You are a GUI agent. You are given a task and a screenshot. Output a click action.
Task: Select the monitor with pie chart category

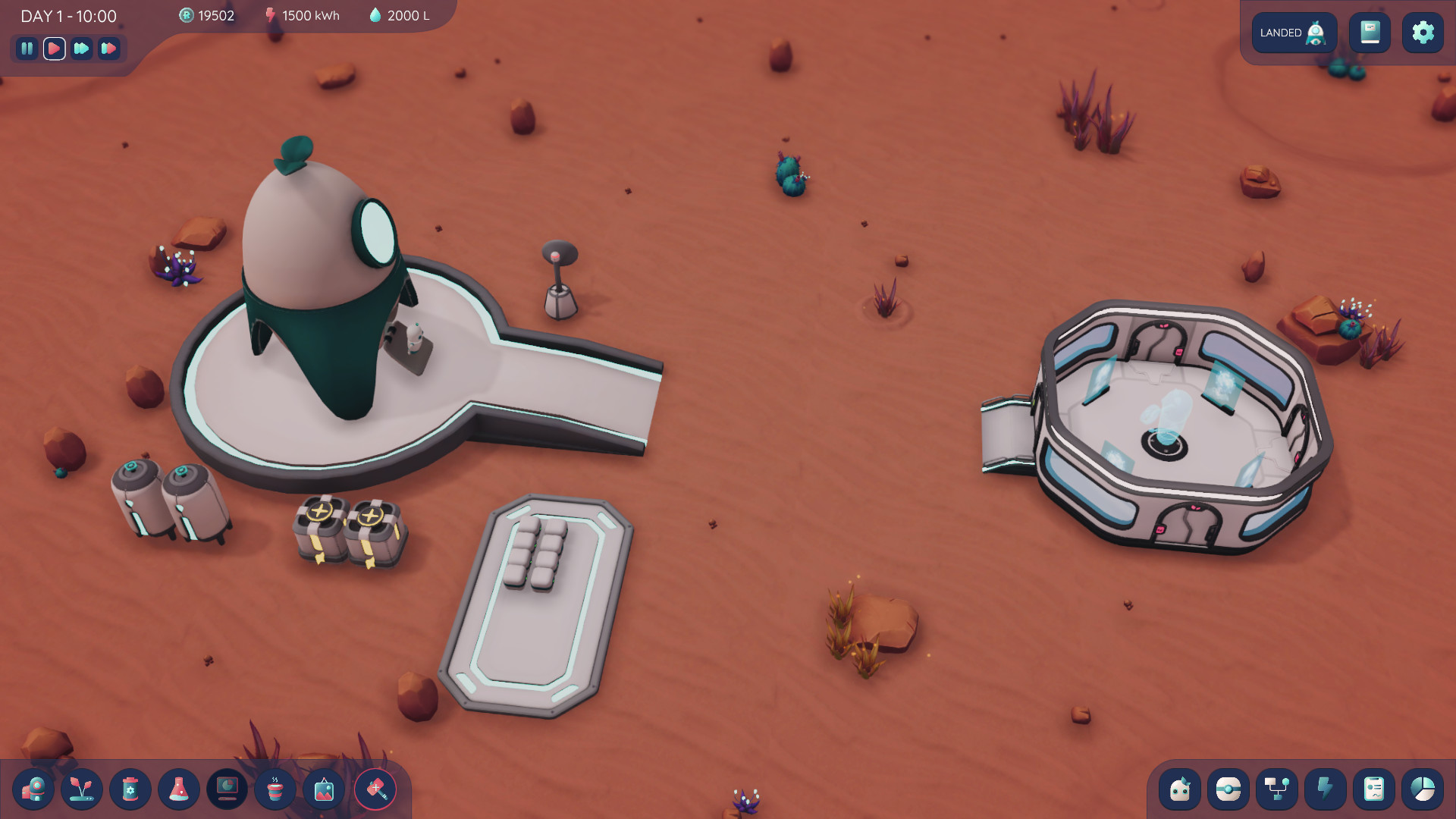click(227, 789)
